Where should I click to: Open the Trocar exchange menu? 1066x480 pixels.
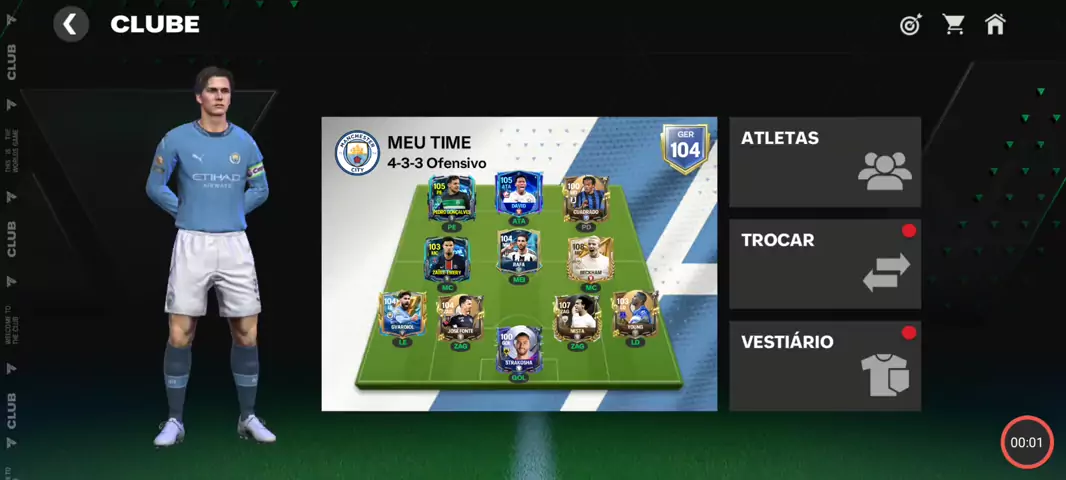(x=824, y=264)
